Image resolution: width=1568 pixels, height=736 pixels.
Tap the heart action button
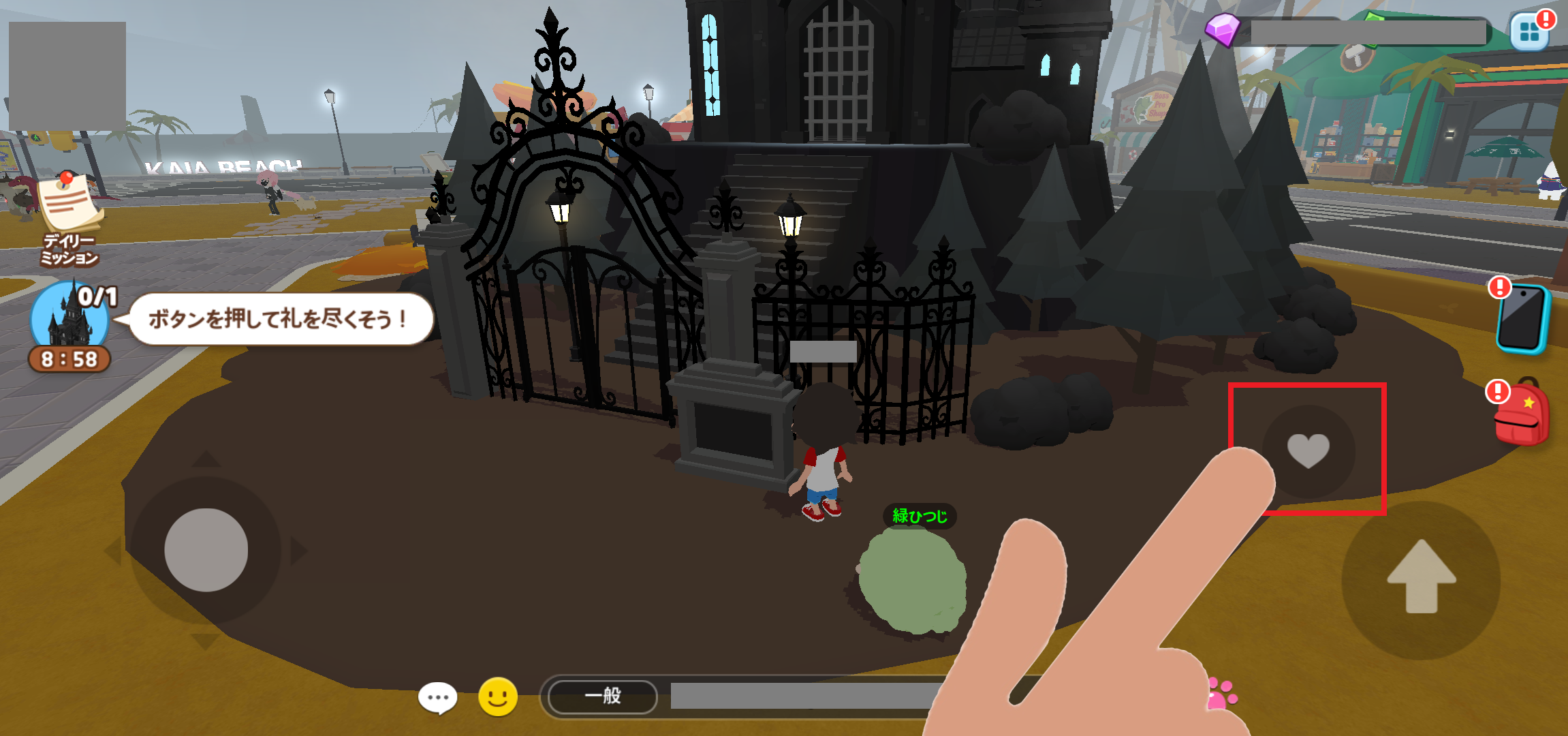click(x=1308, y=450)
